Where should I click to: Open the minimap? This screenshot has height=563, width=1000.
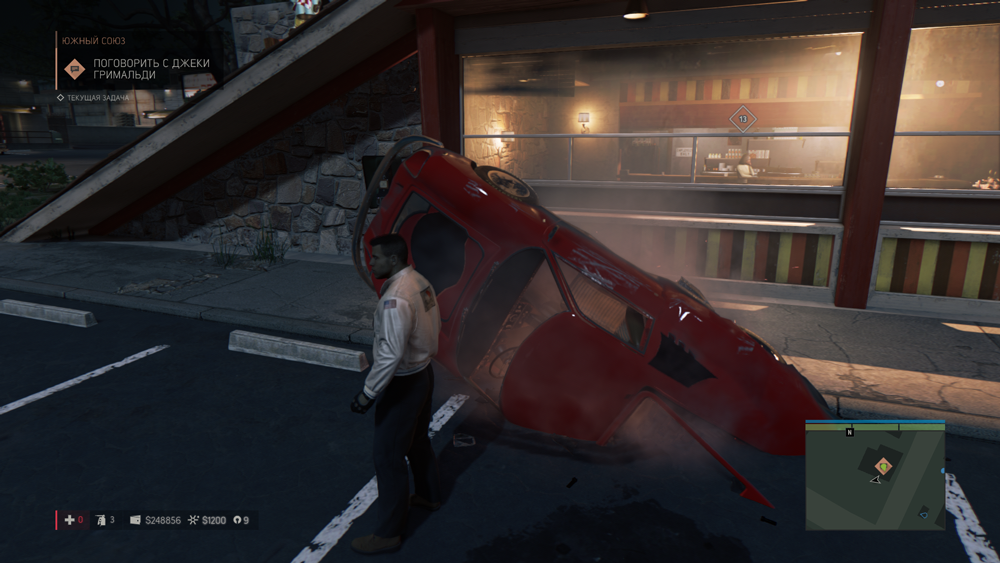875,474
